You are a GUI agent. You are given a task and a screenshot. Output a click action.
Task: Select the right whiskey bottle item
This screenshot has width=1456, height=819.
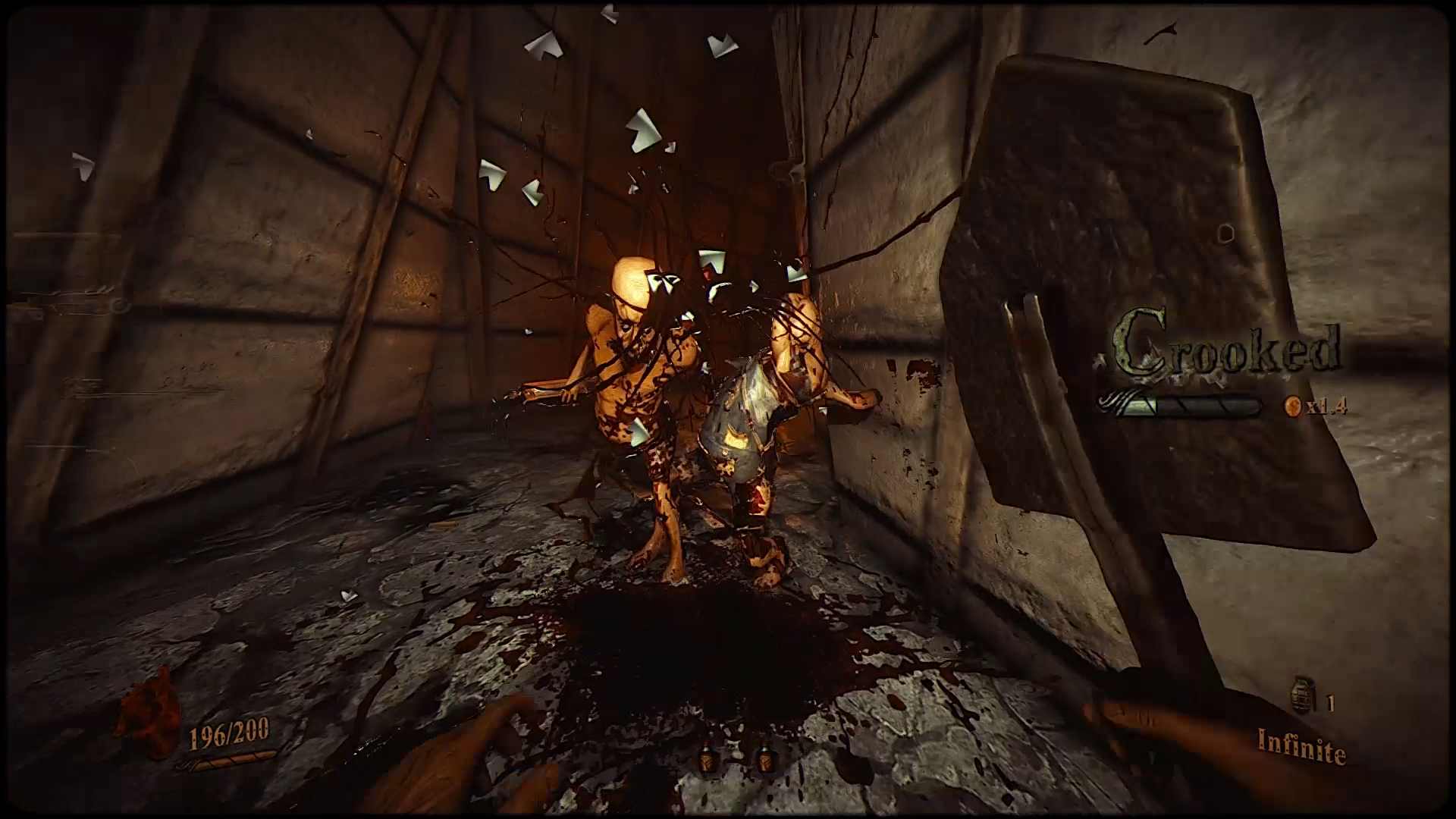tap(764, 758)
